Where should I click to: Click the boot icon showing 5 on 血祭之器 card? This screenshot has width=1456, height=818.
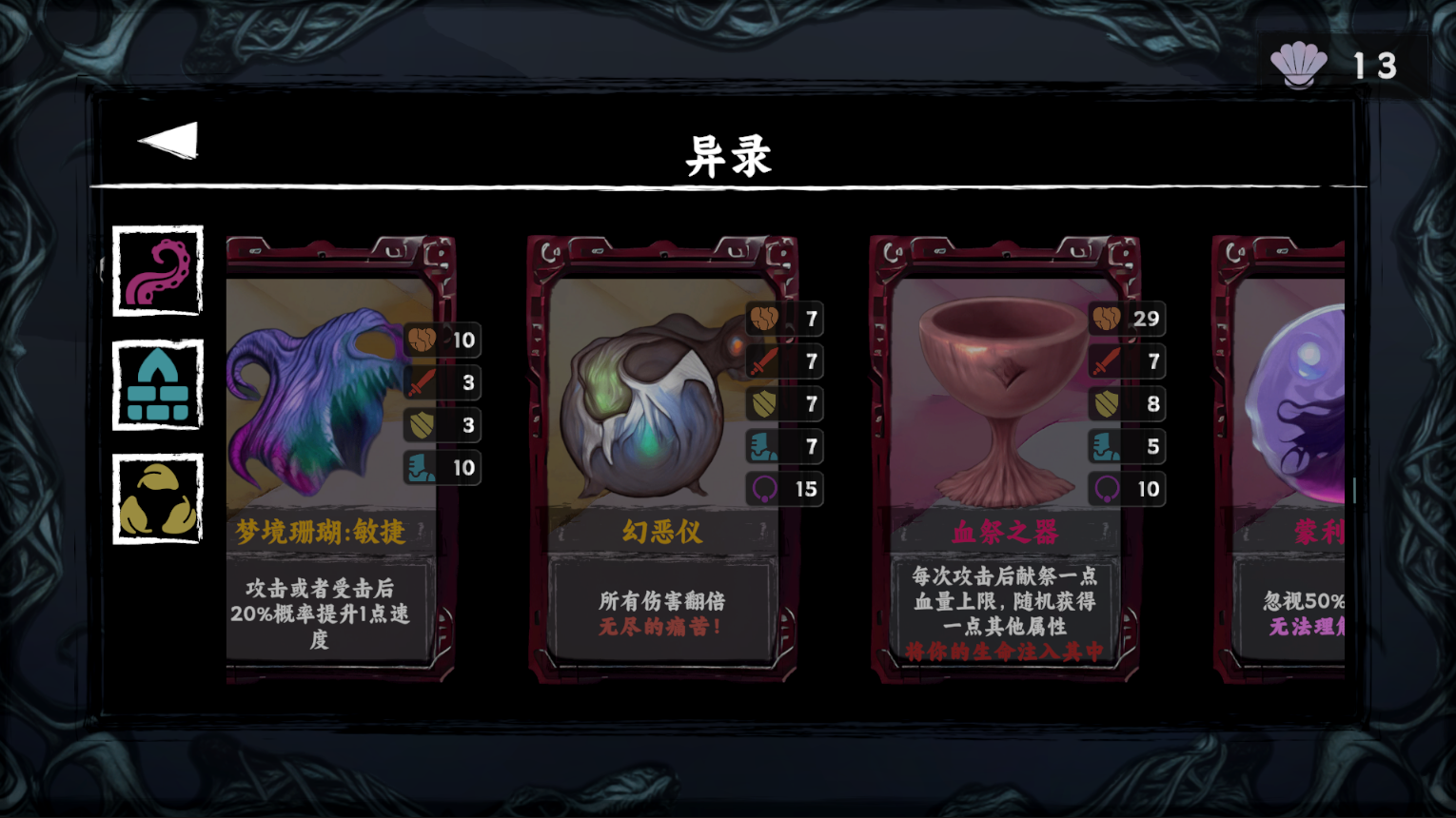[1105, 446]
